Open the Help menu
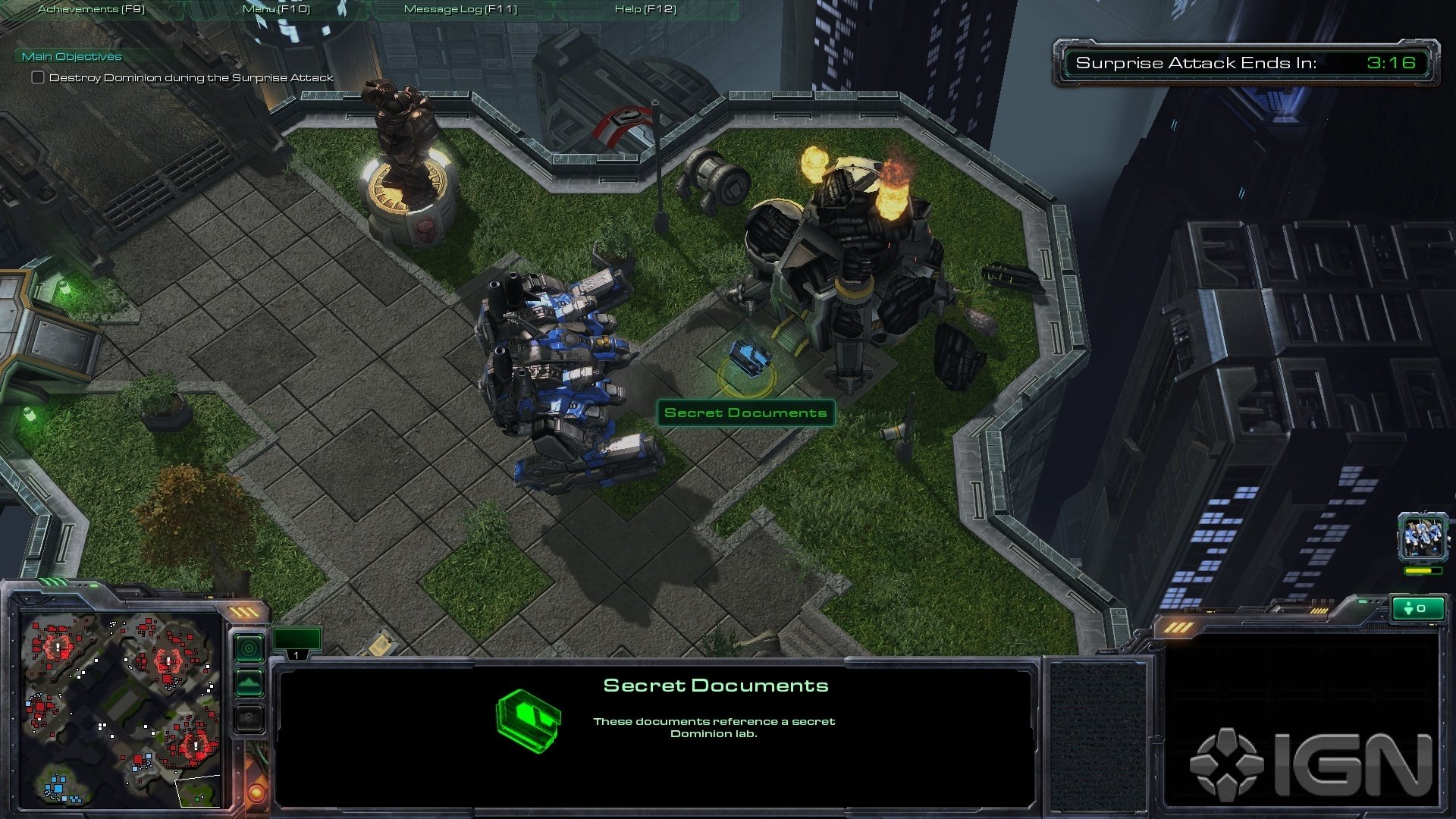Viewport: 1456px width, 819px height. pyautogui.click(x=645, y=9)
